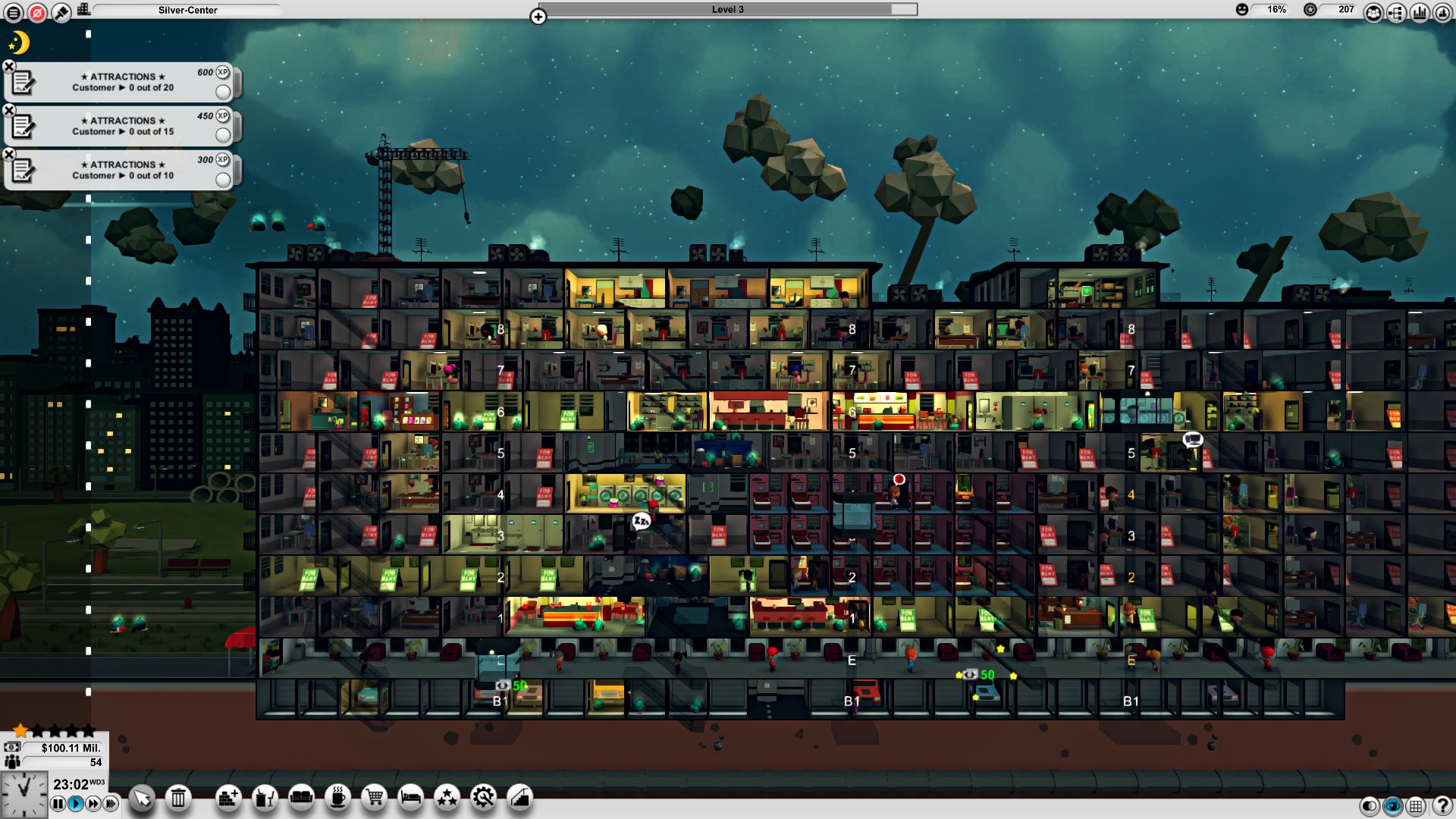
Task: Open the attractions stars menu
Action: tap(447, 798)
